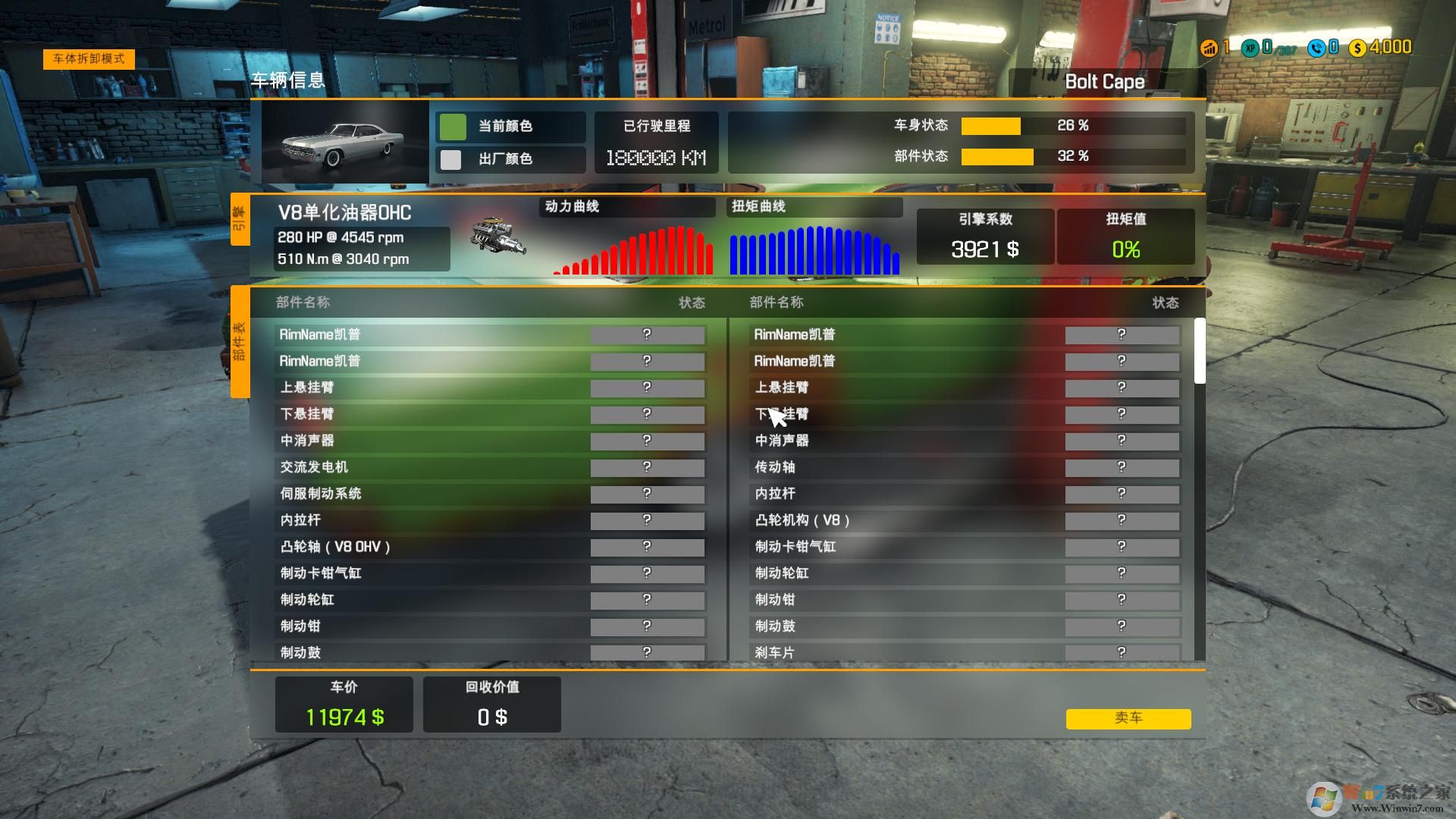Viewport: 1456px width, 819px height.
Task: Click the car thumbnail image
Action: pyautogui.click(x=345, y=143)
